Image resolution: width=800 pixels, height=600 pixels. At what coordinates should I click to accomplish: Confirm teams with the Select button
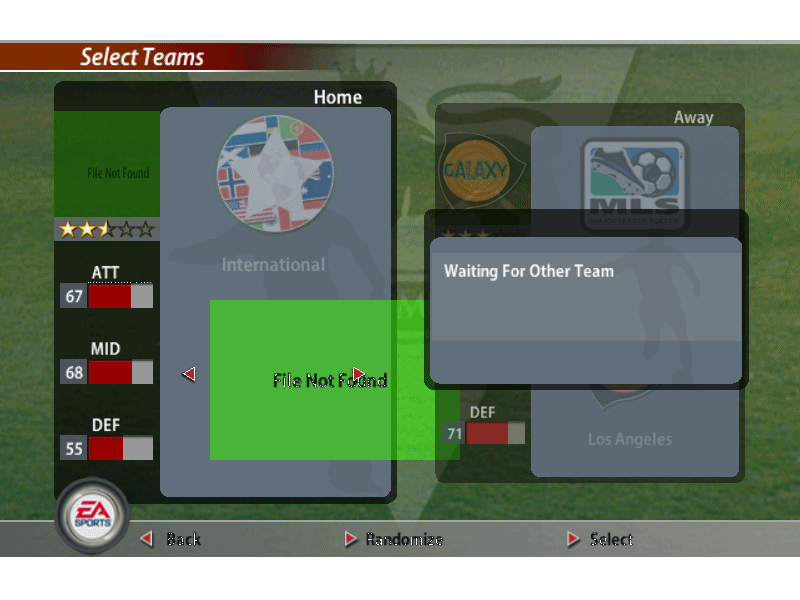pos(600,539)
